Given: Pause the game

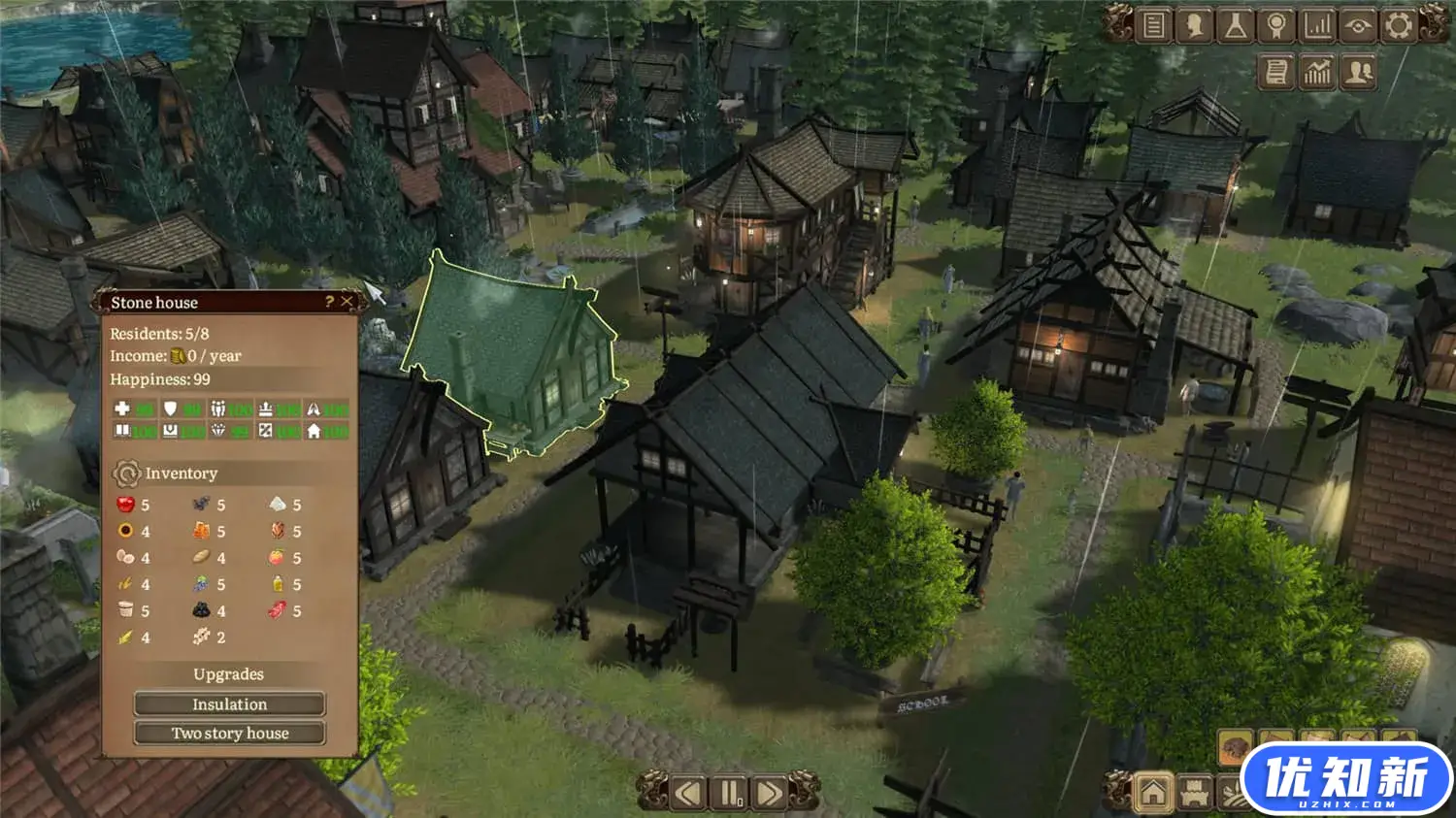Looking at the screenshot, I should (x=728, y=793).
